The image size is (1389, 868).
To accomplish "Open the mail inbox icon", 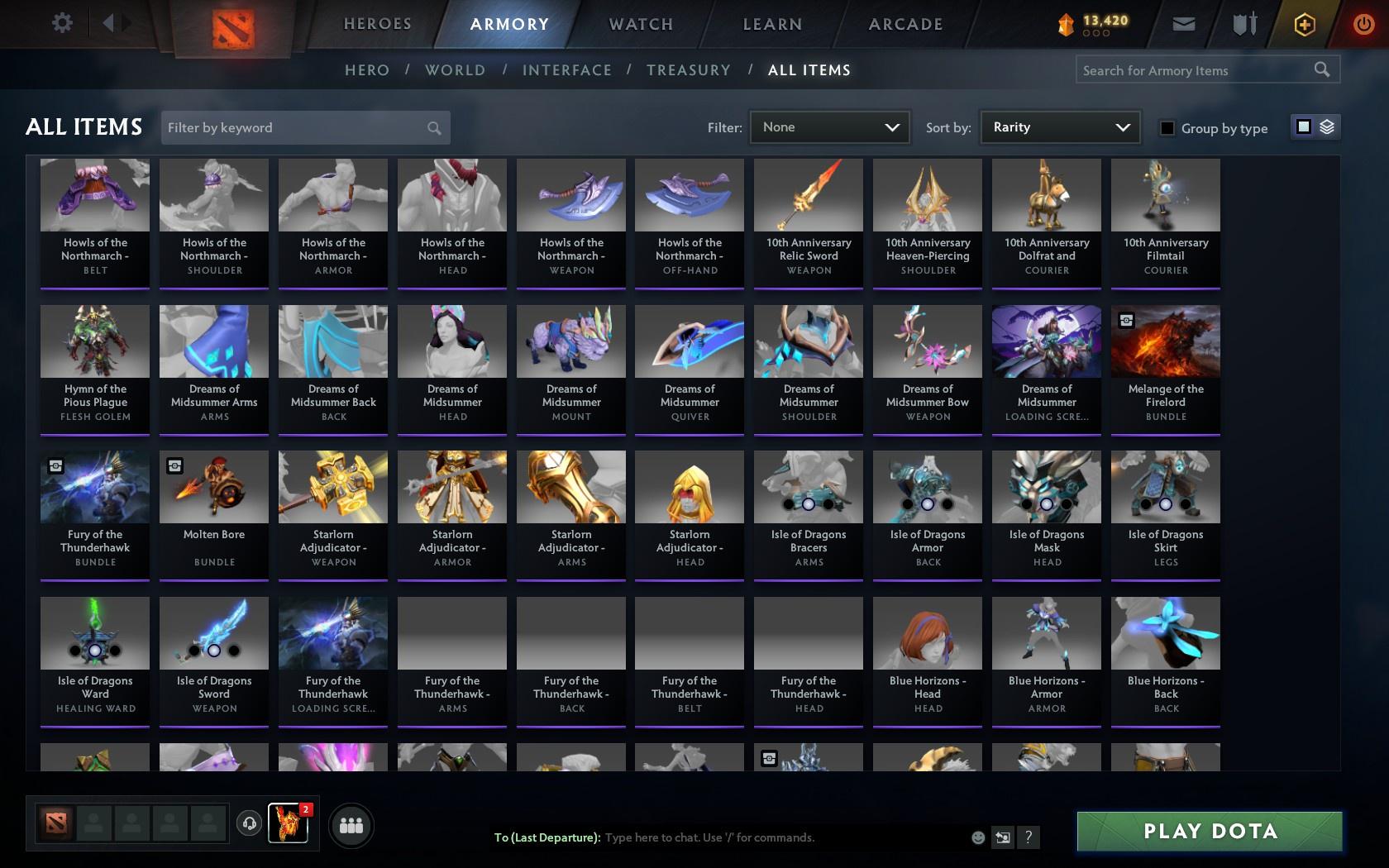I will pyautogui.click(x=1183, y=24).
